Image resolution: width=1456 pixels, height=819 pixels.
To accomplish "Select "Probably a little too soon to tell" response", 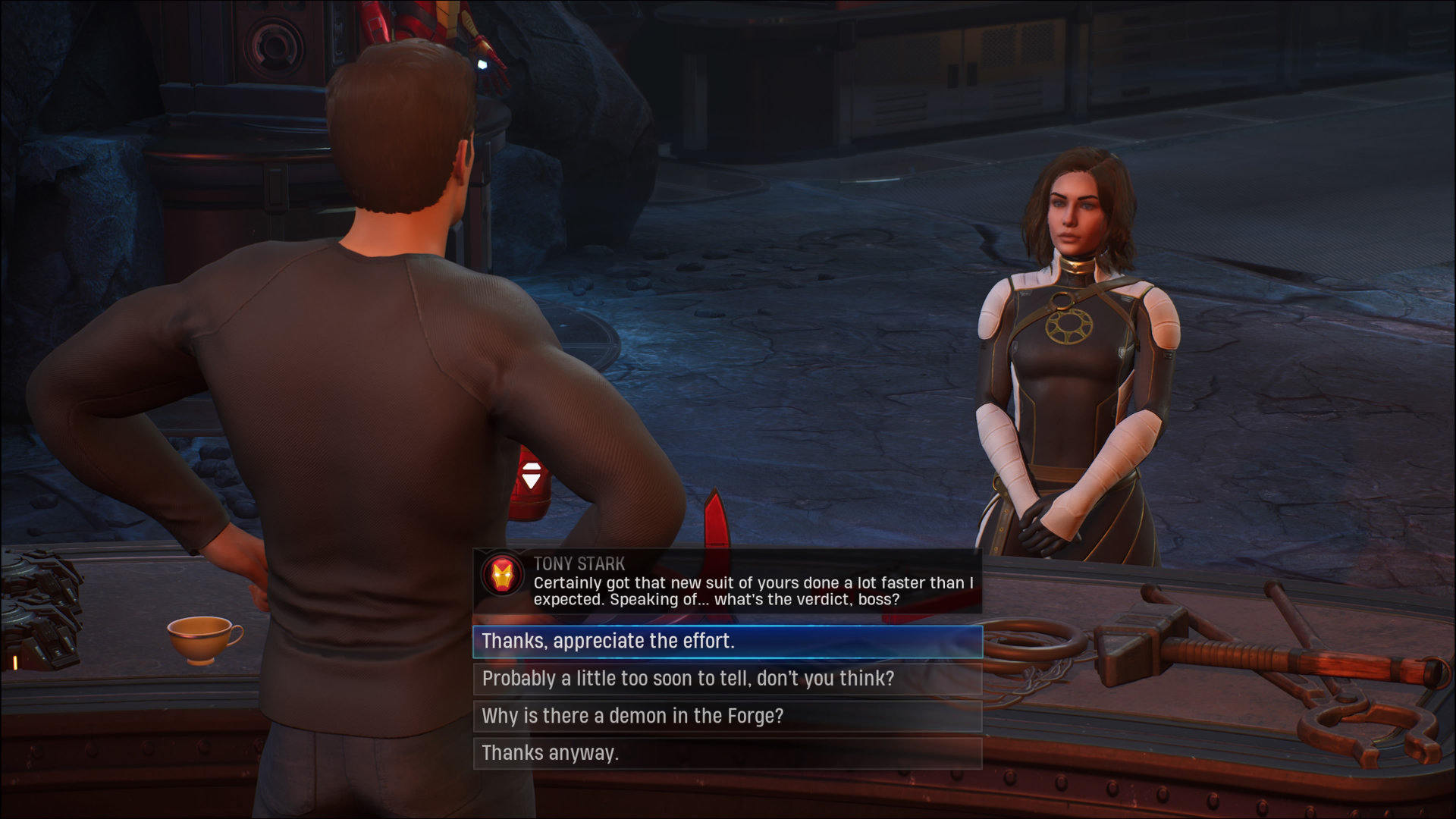I will tap(727, 679).
